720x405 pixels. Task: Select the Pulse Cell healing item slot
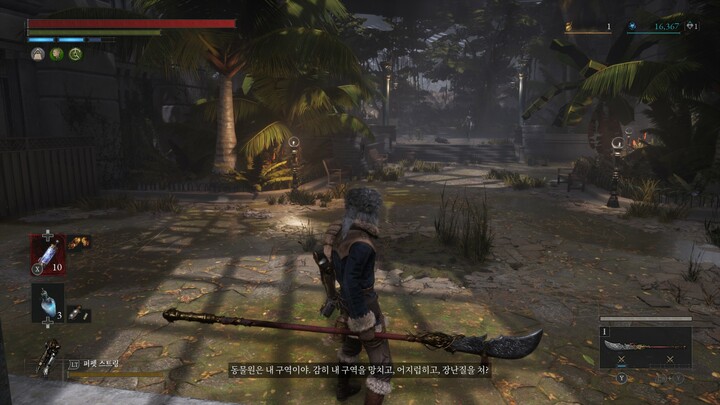[47, 251]
